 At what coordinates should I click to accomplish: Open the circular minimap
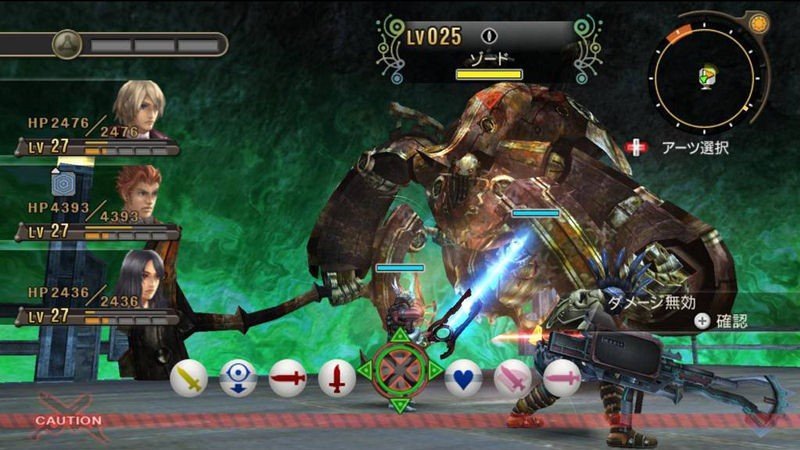tap(706, 76)
